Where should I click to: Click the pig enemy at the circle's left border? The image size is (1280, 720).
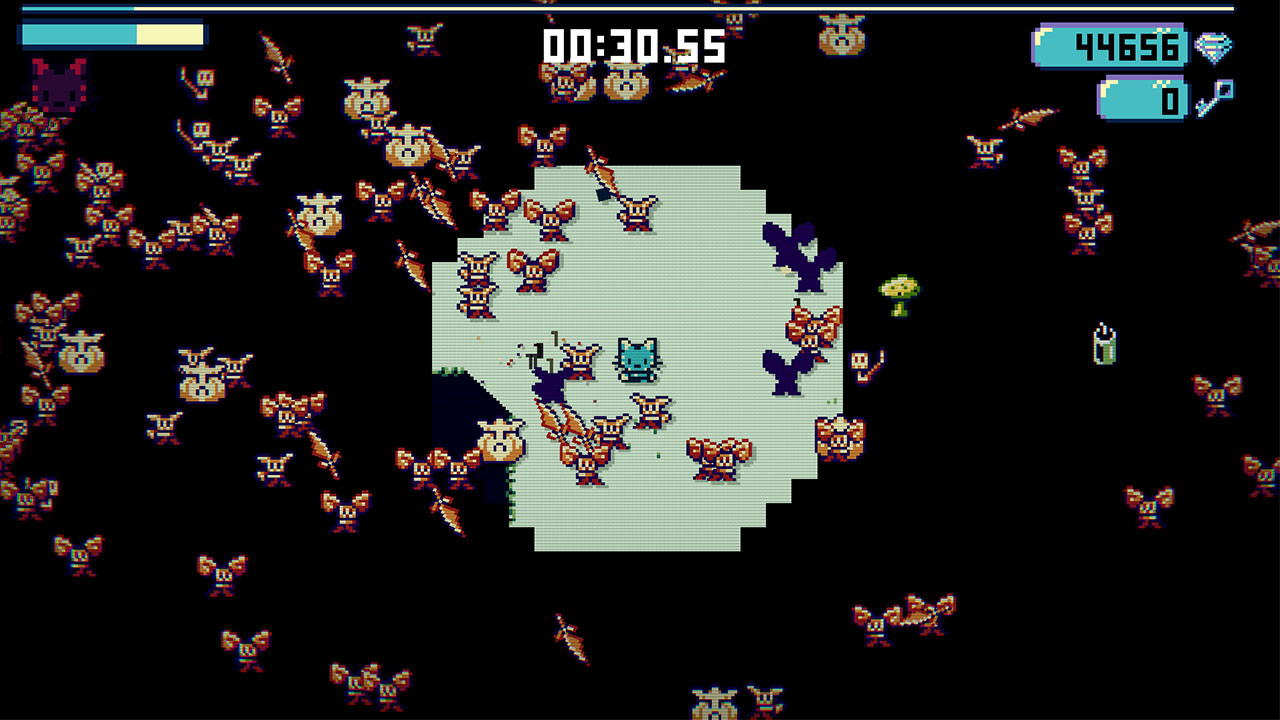point(498,440)
